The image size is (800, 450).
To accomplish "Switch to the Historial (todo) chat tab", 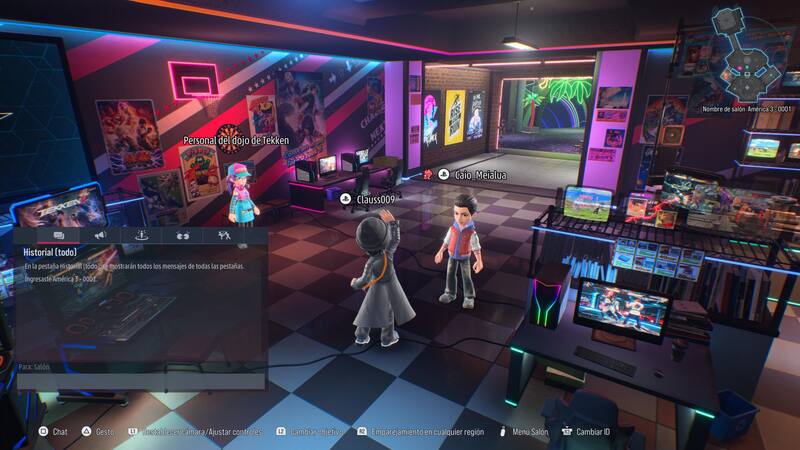I will pos(59,235).
